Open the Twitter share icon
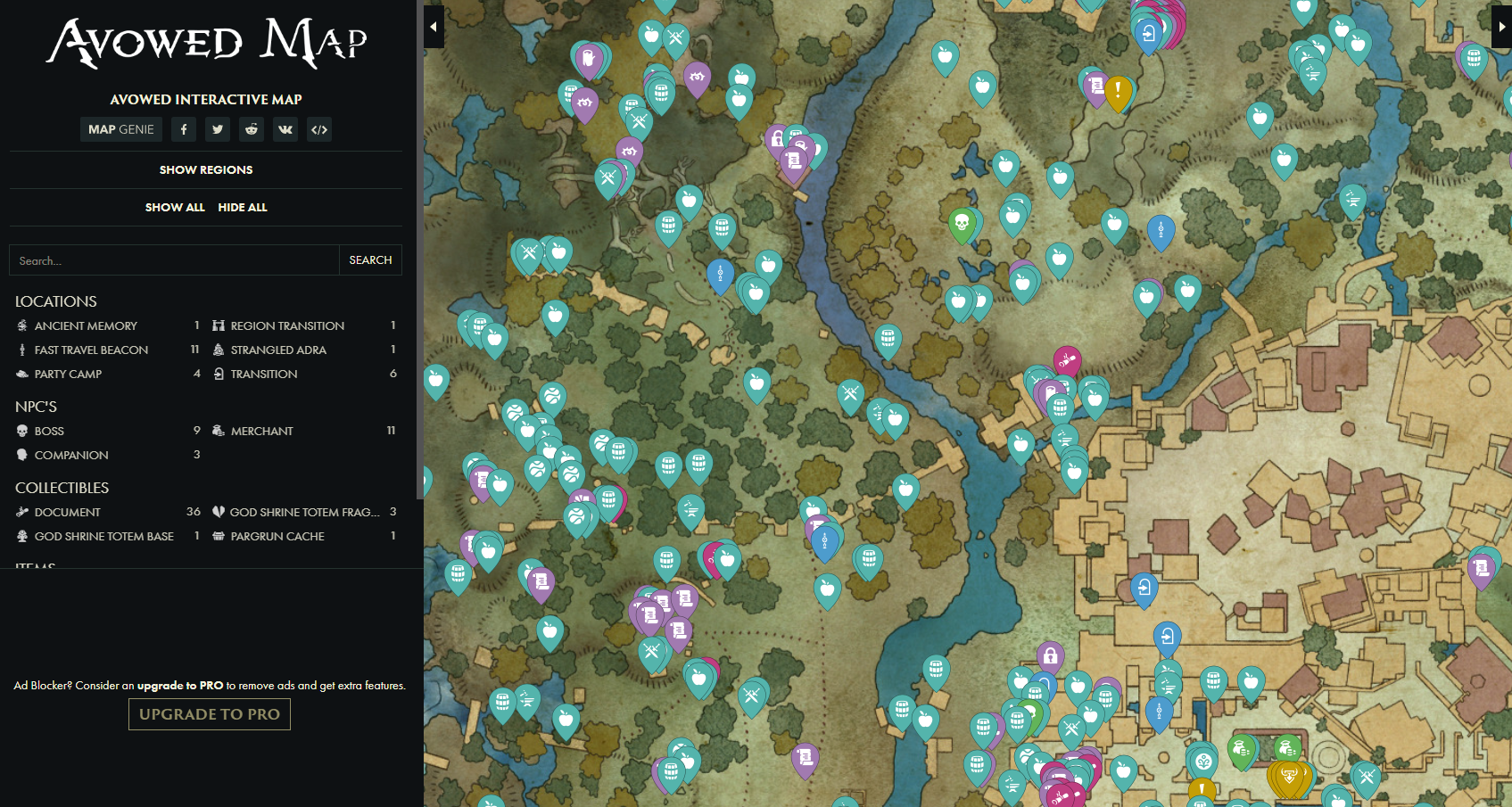This screenshot has width=1512, height=807. pyautogui.click(x=217, y=129)
